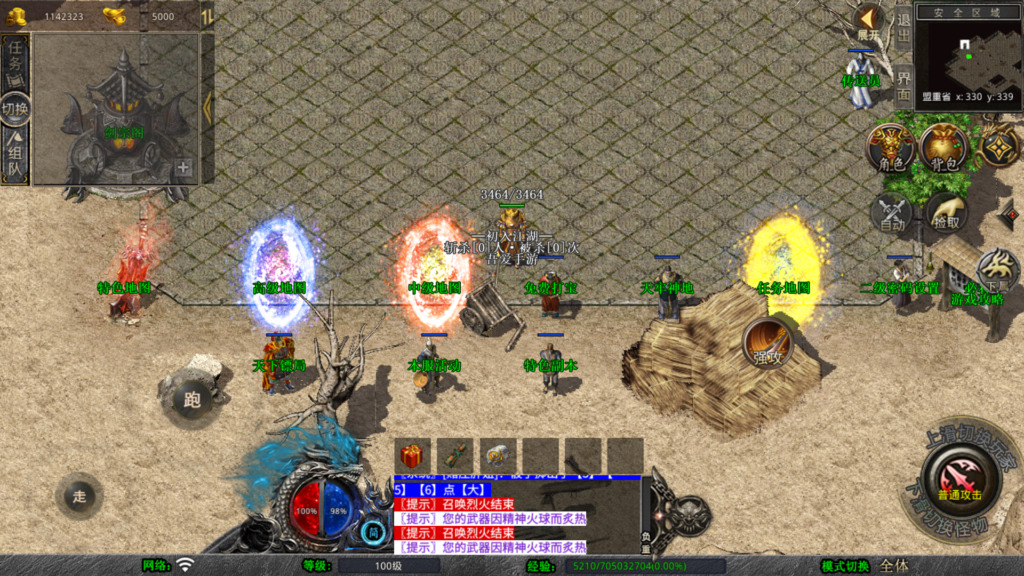This screenshot has height=576, width=1024.
Task: Activate the 强攻 assault skill
Action: point(768,343)
